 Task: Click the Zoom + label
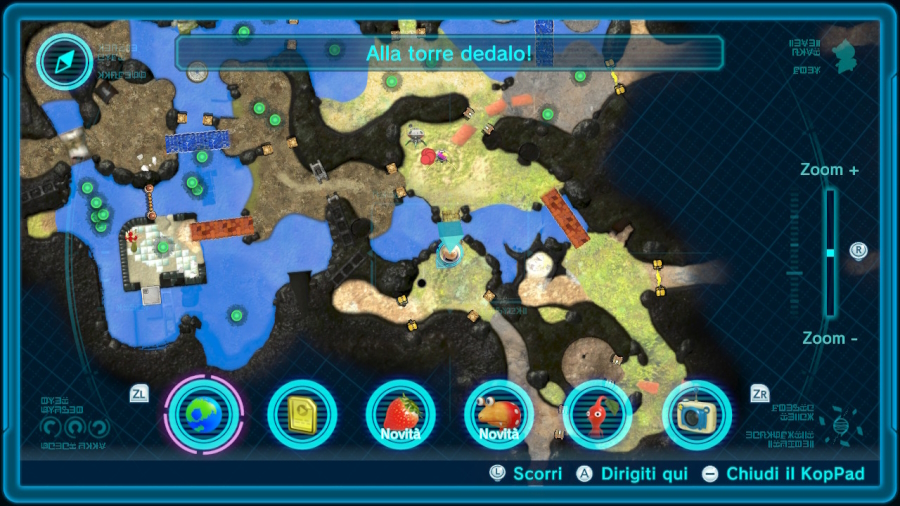[829, 170]
